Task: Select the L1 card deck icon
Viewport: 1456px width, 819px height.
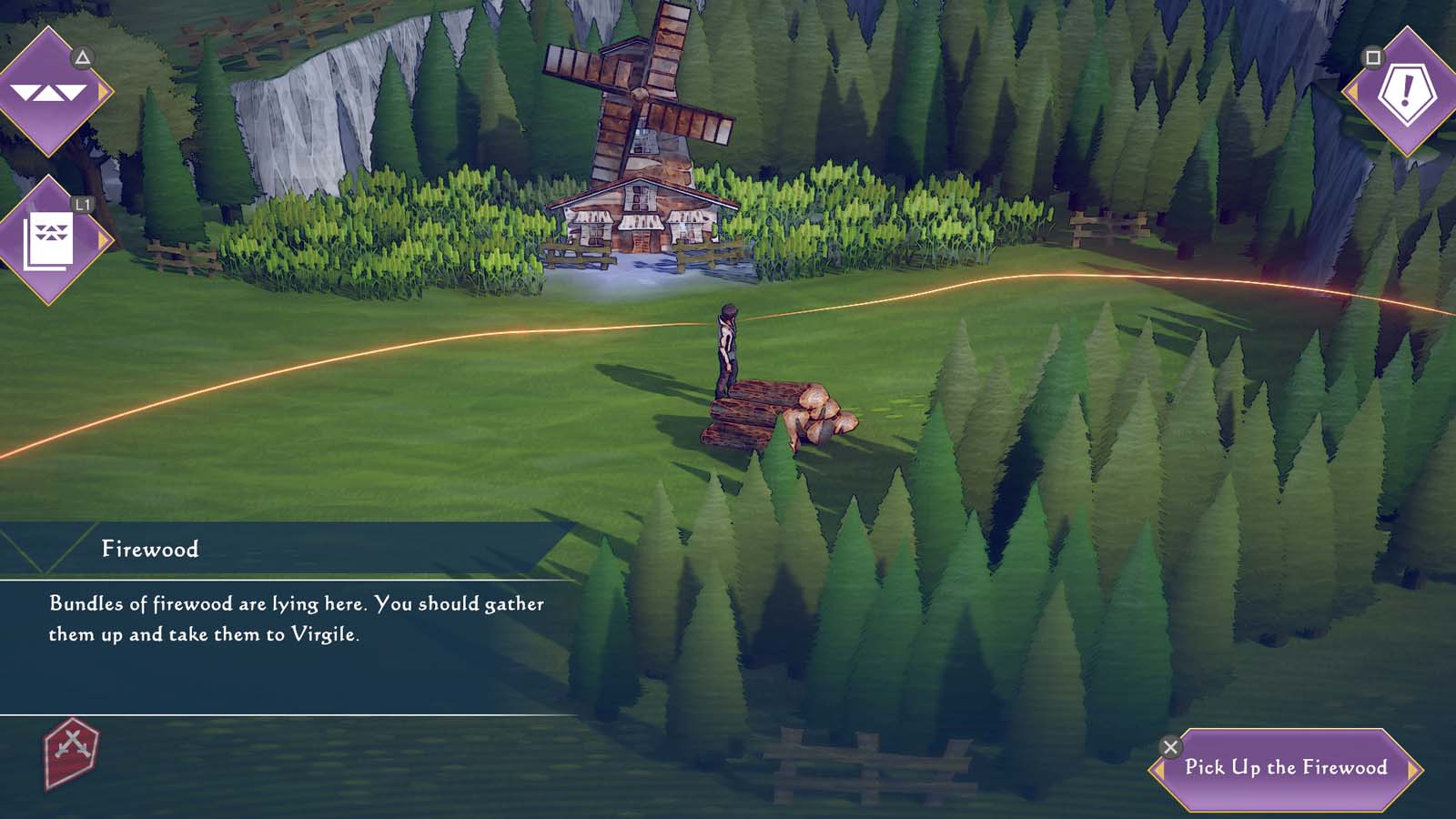Action: (50, 240)
